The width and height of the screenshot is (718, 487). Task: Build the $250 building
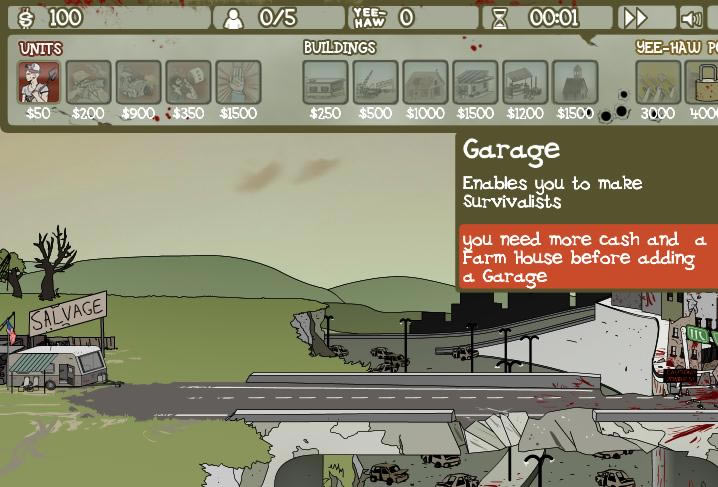click(325, 82)
